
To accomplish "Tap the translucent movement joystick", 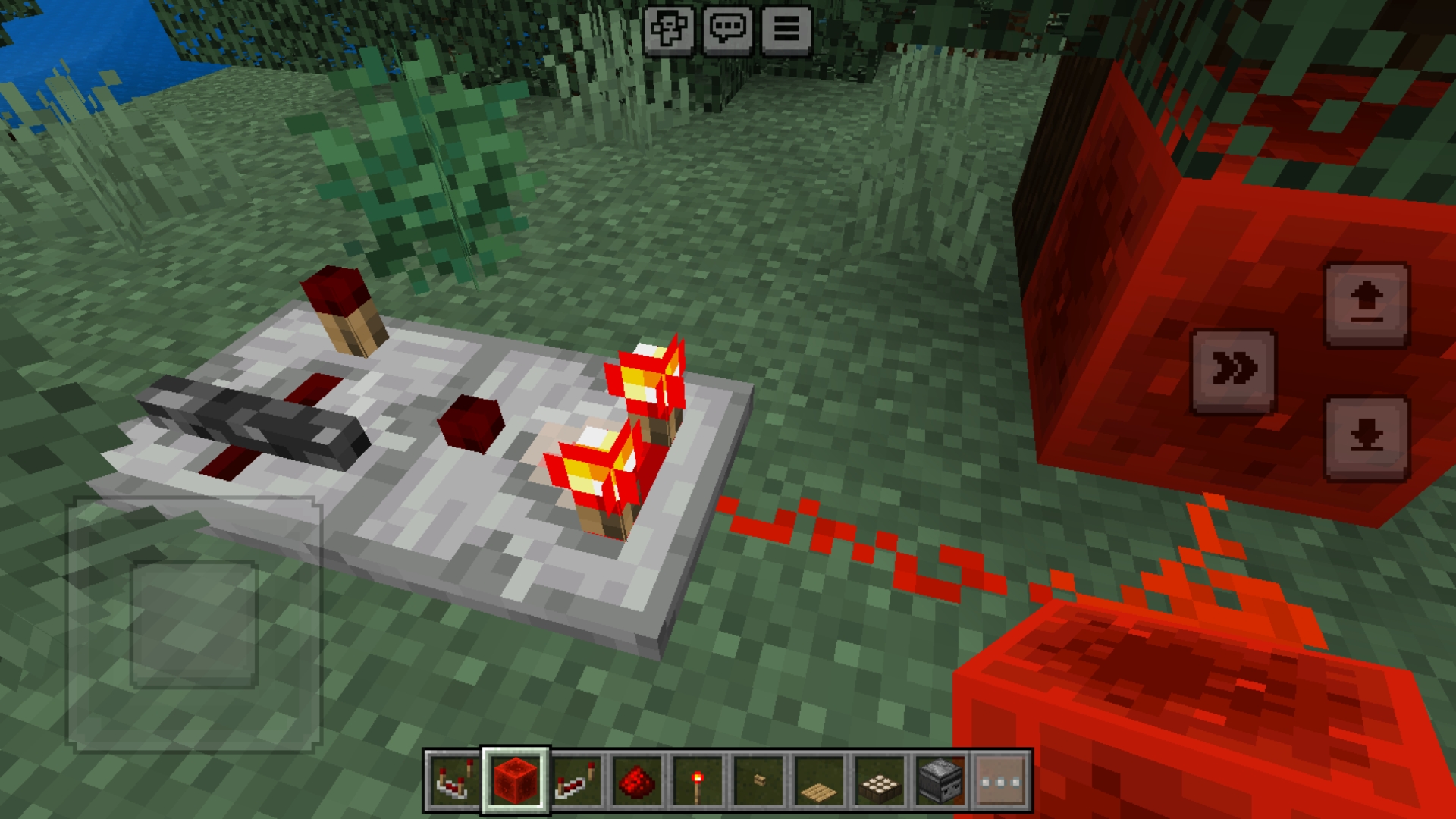I will 194,624.
